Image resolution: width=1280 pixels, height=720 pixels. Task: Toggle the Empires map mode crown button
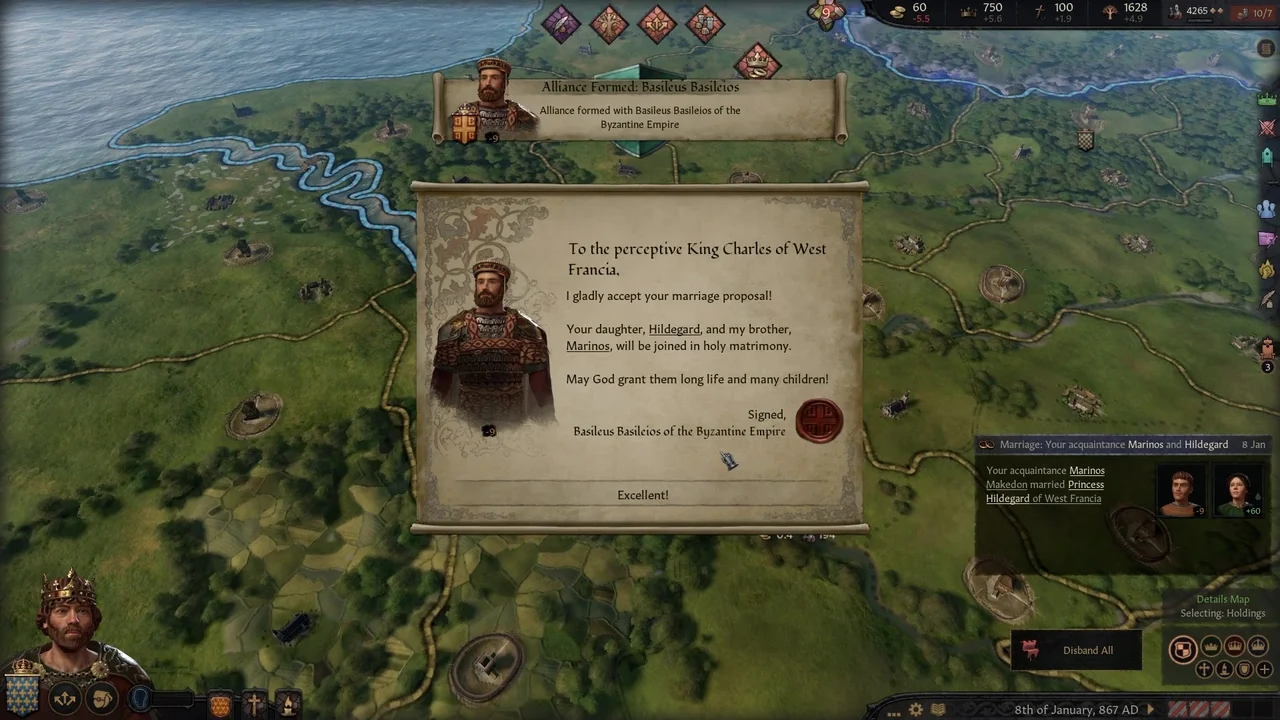point(1258,647)
